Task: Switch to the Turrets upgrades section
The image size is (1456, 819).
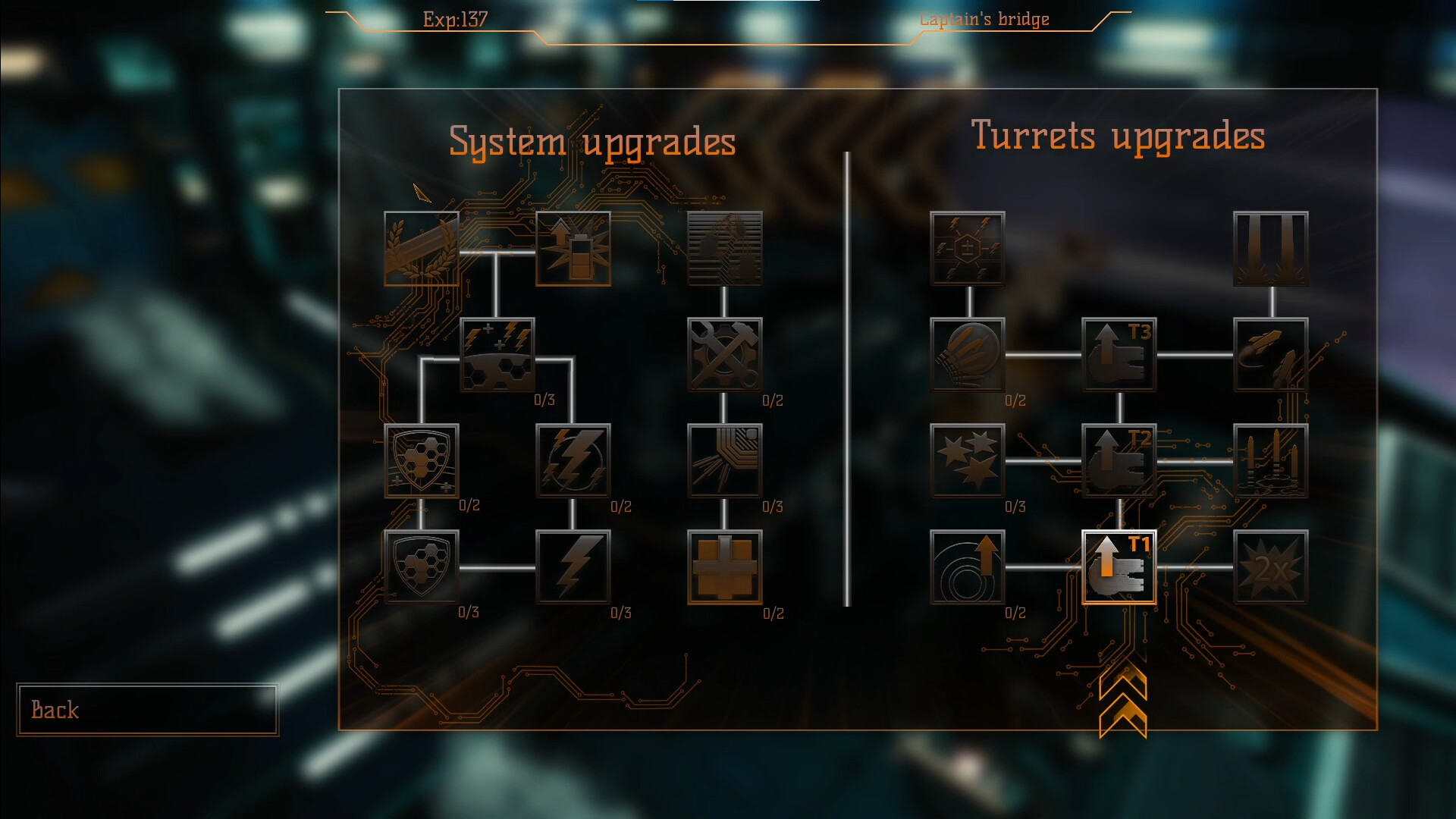Action: (x=1119, y=135)
